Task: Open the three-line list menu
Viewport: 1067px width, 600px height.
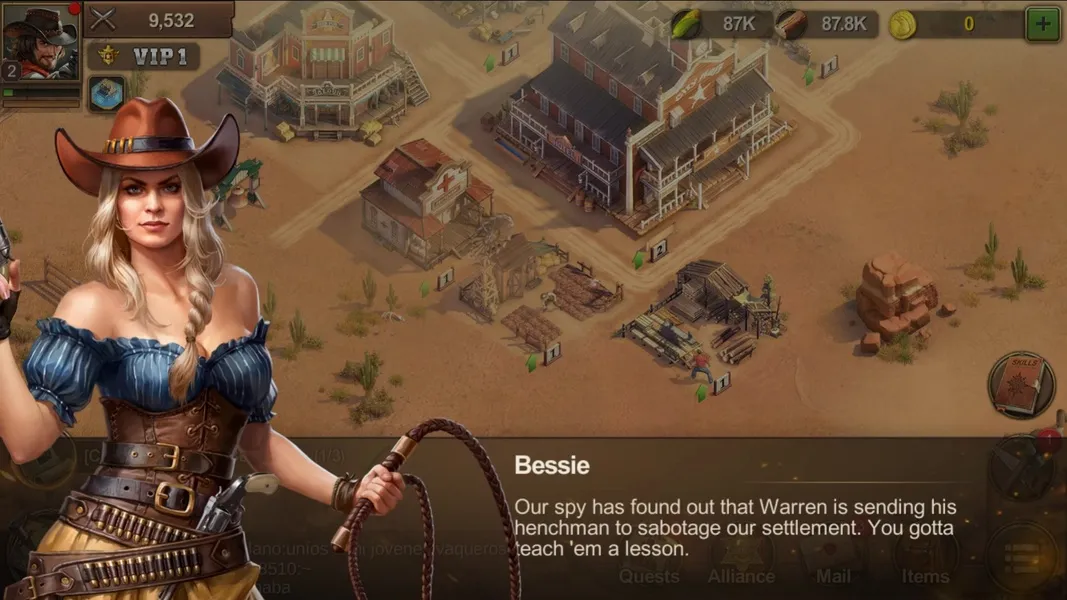Action: (x=1021, y=558)
